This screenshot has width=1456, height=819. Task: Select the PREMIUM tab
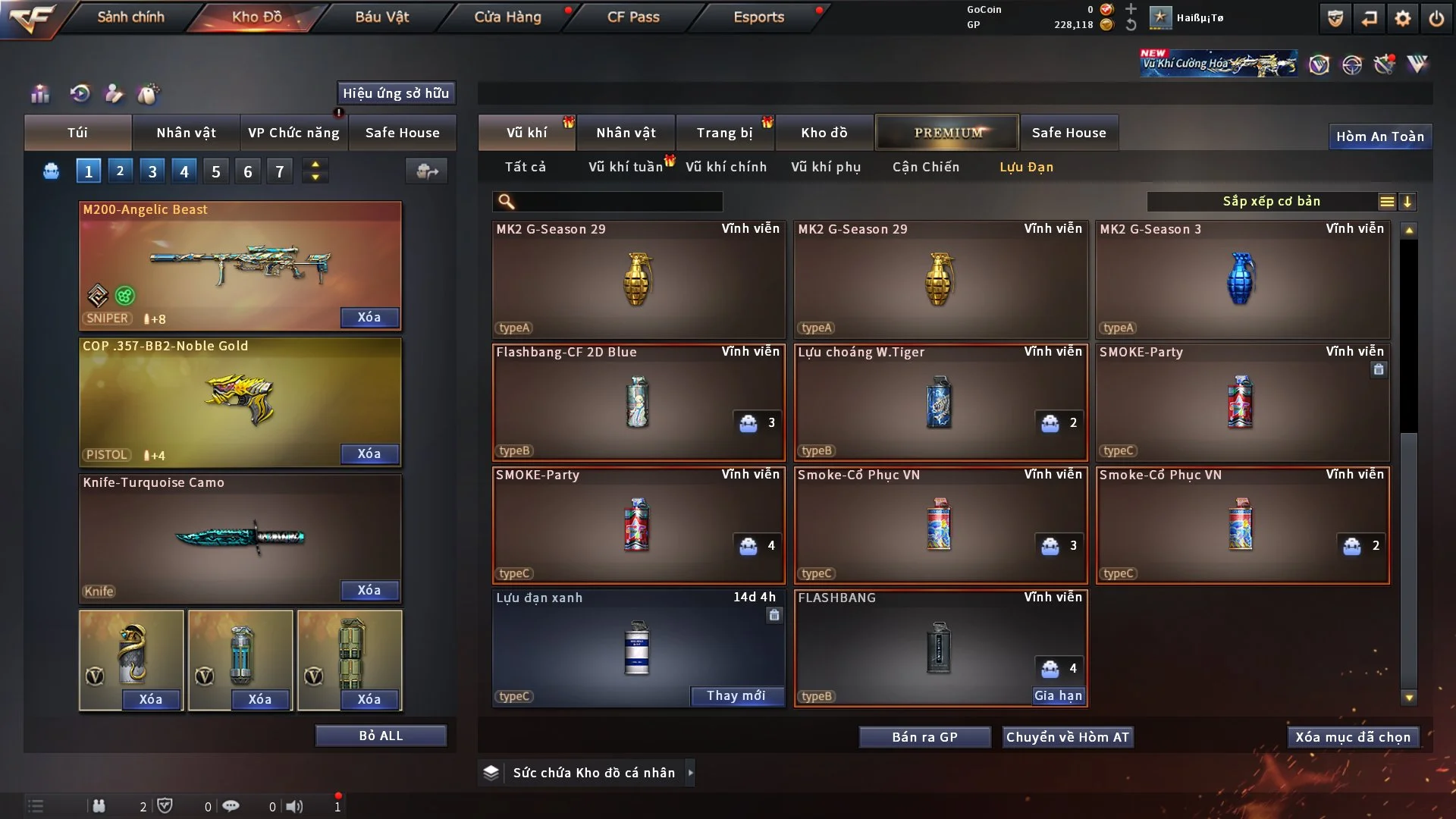pos(947,133)
